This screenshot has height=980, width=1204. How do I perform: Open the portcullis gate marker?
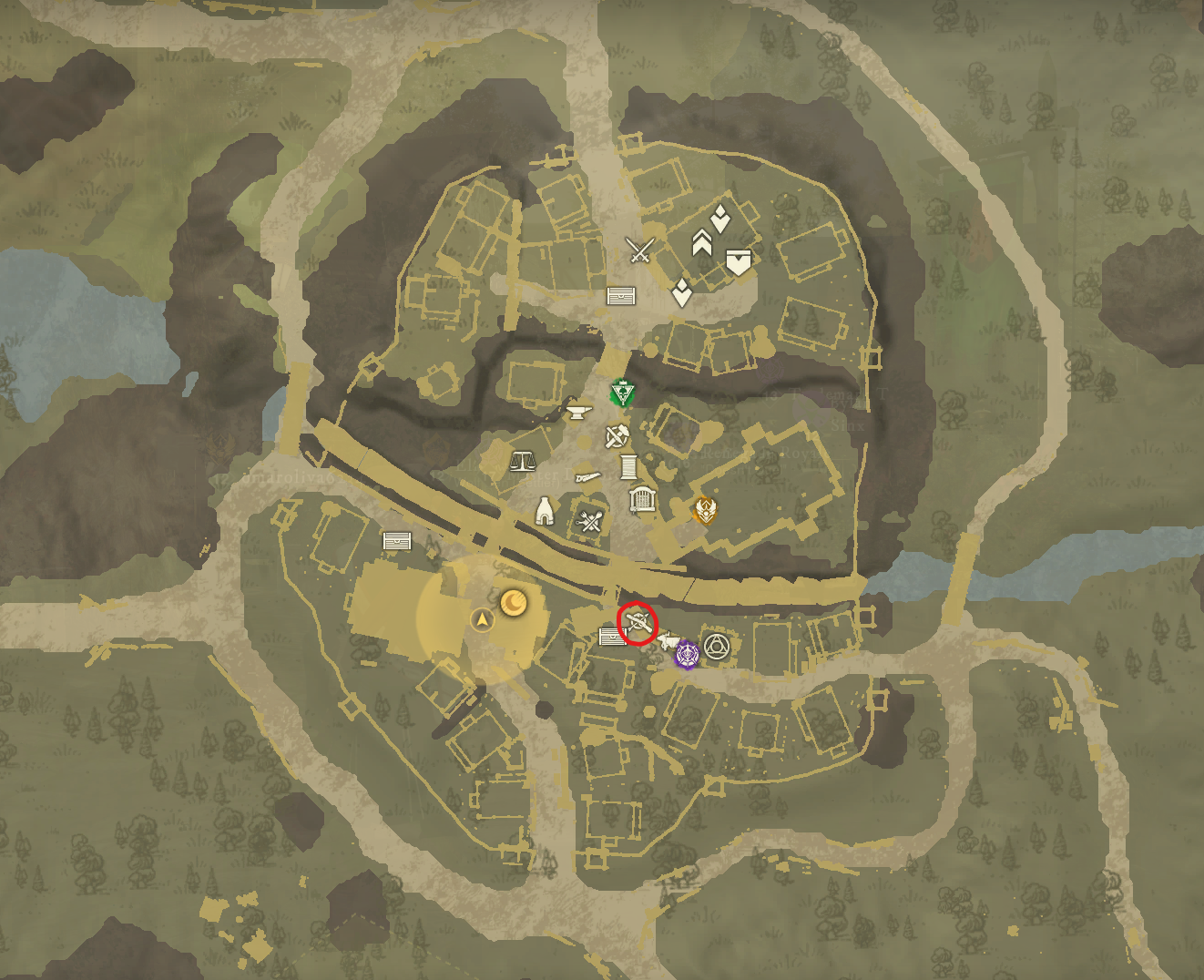click(x=641, y=501)
